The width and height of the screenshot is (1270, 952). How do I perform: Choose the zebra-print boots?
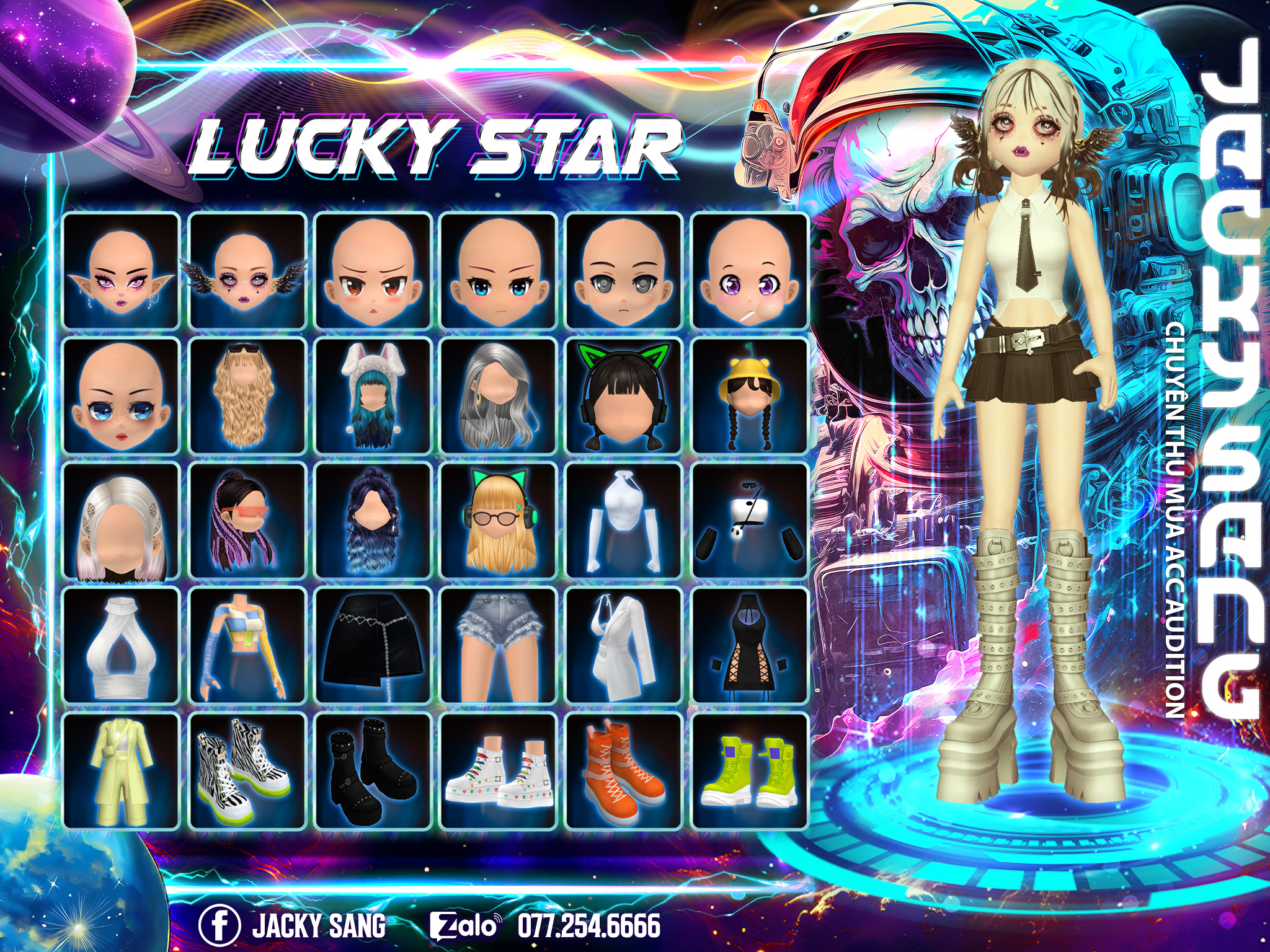[247, 771]
